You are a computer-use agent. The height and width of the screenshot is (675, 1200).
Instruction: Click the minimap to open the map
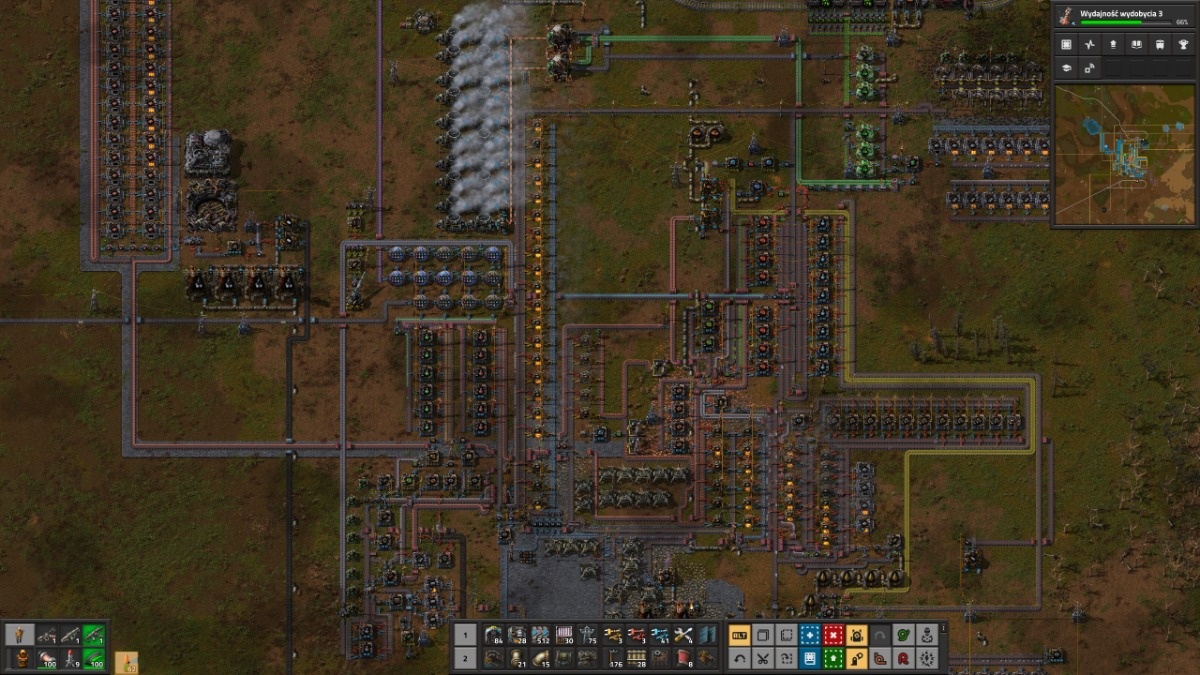1124,154
